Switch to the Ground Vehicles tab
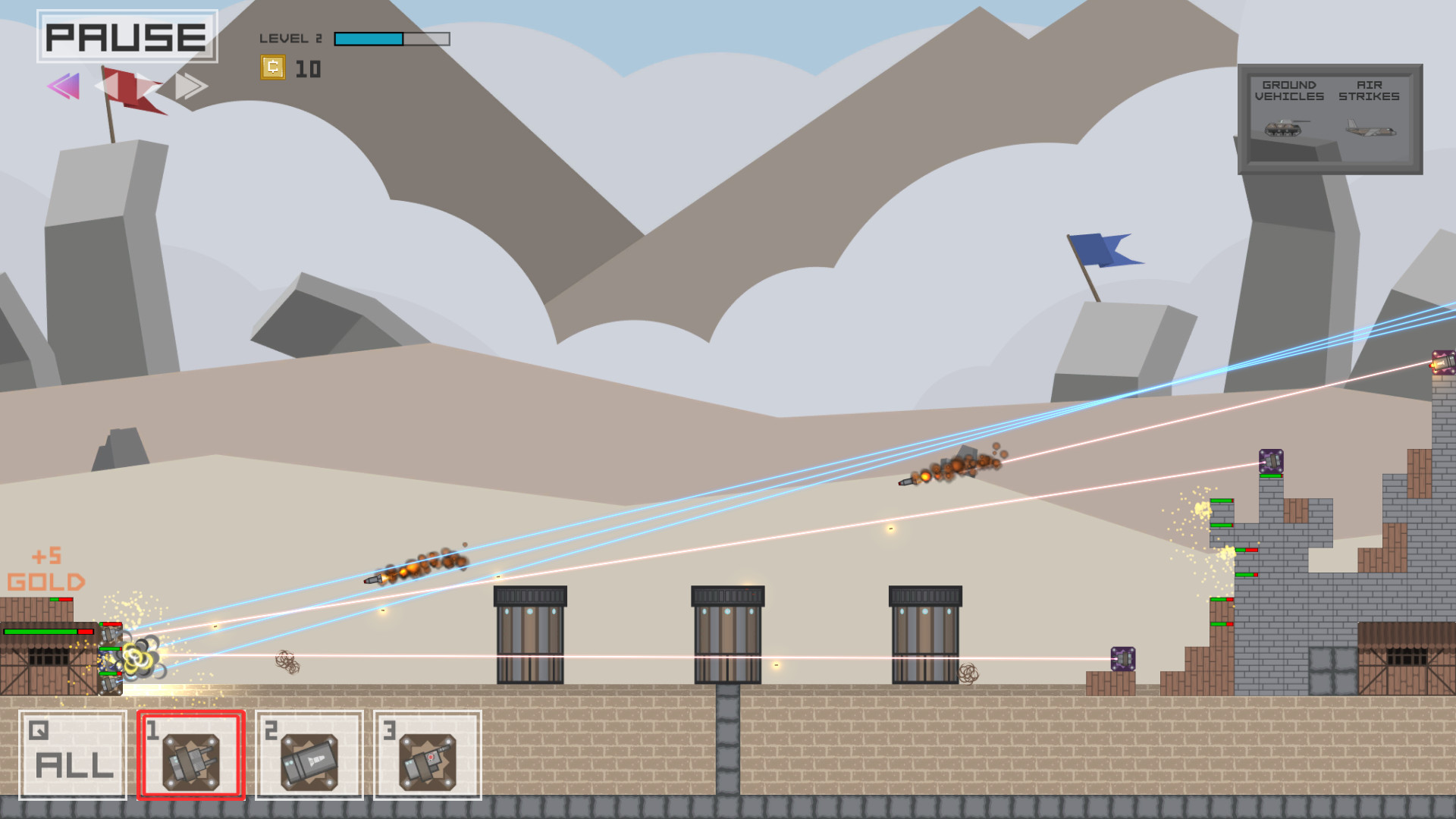This screenshot has width=1456, height=819. point(1289,91)
